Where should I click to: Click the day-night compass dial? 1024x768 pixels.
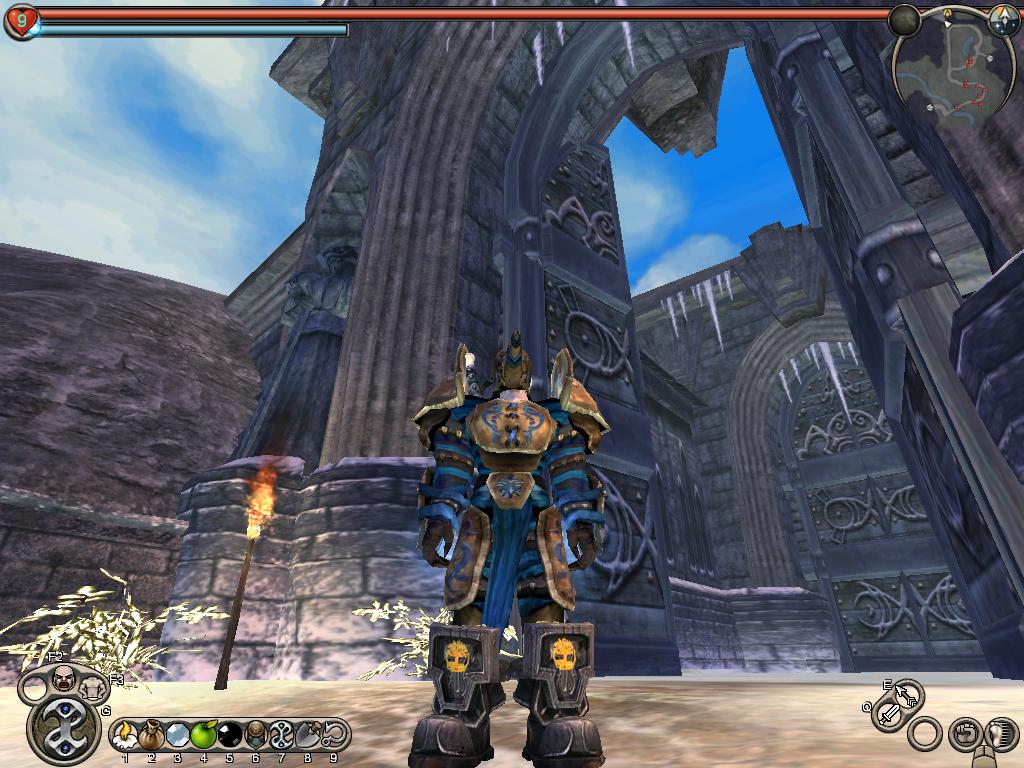click(x=1003, y=19)
